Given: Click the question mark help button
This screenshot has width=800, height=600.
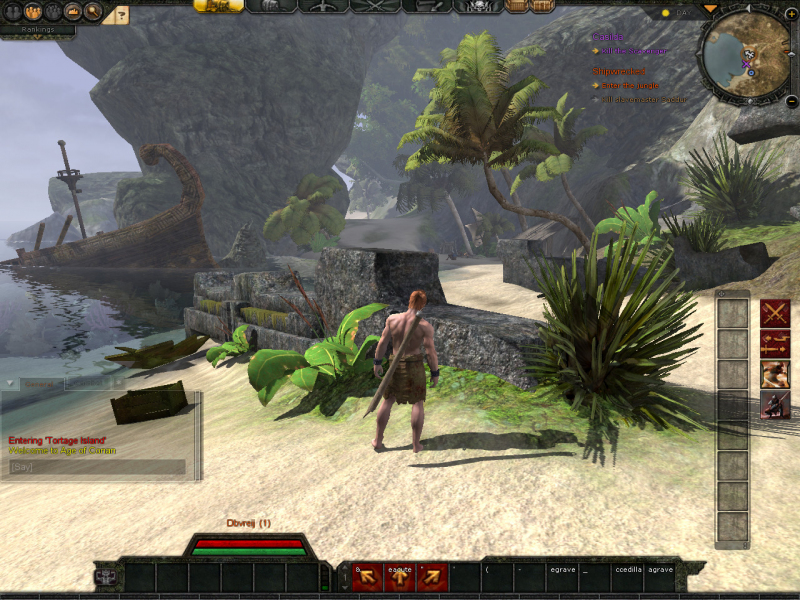Looking at the screenshot, I should coord(121,14).
